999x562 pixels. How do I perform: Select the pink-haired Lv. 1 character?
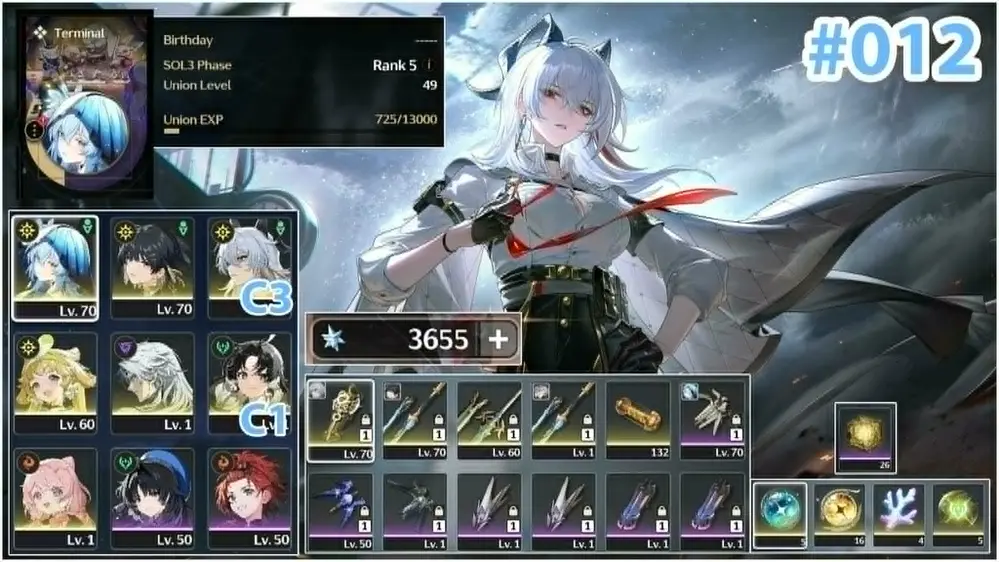56,496
